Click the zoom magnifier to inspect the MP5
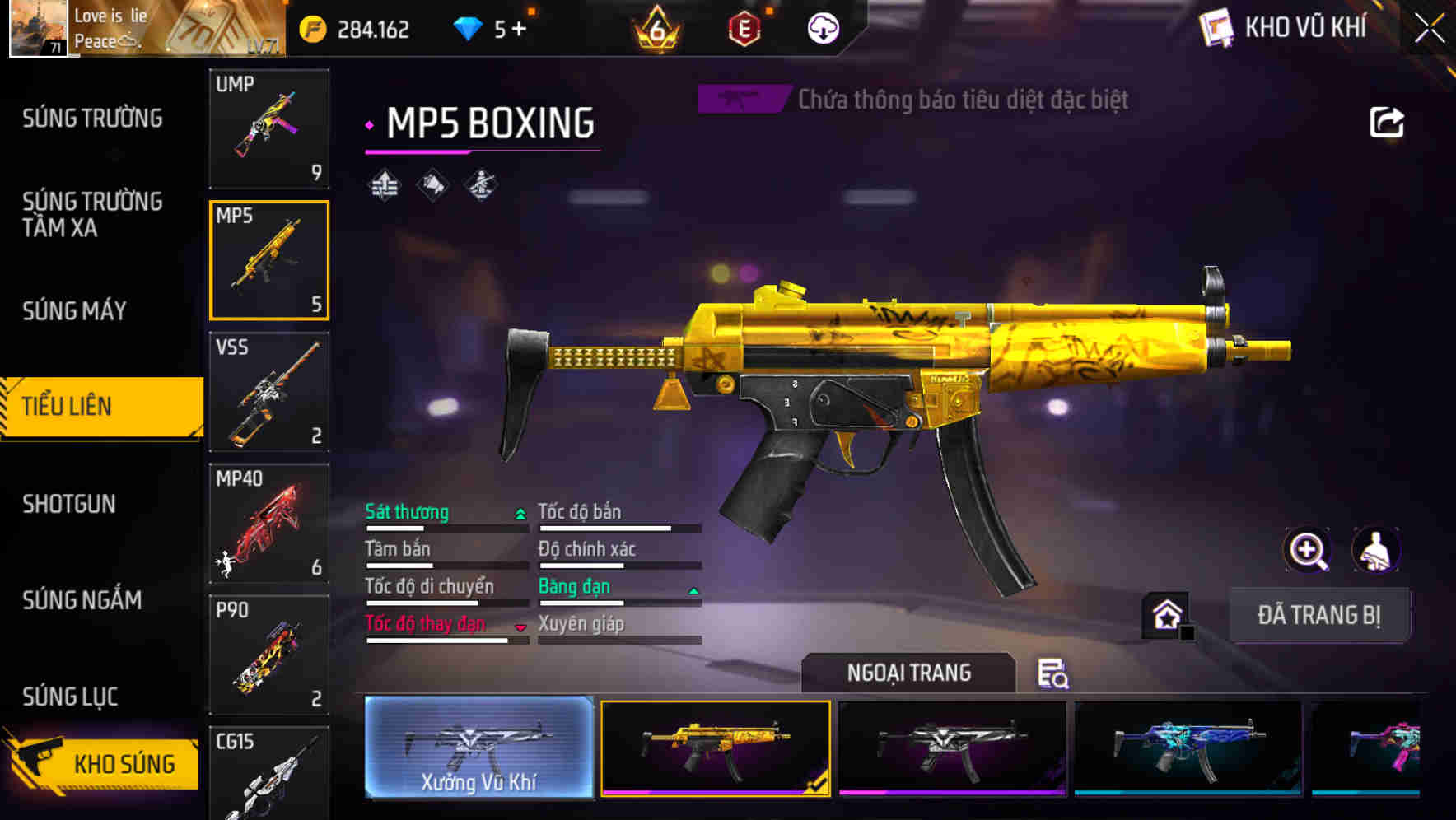This screenshot has height=820, width=1456. (1309, 550)
